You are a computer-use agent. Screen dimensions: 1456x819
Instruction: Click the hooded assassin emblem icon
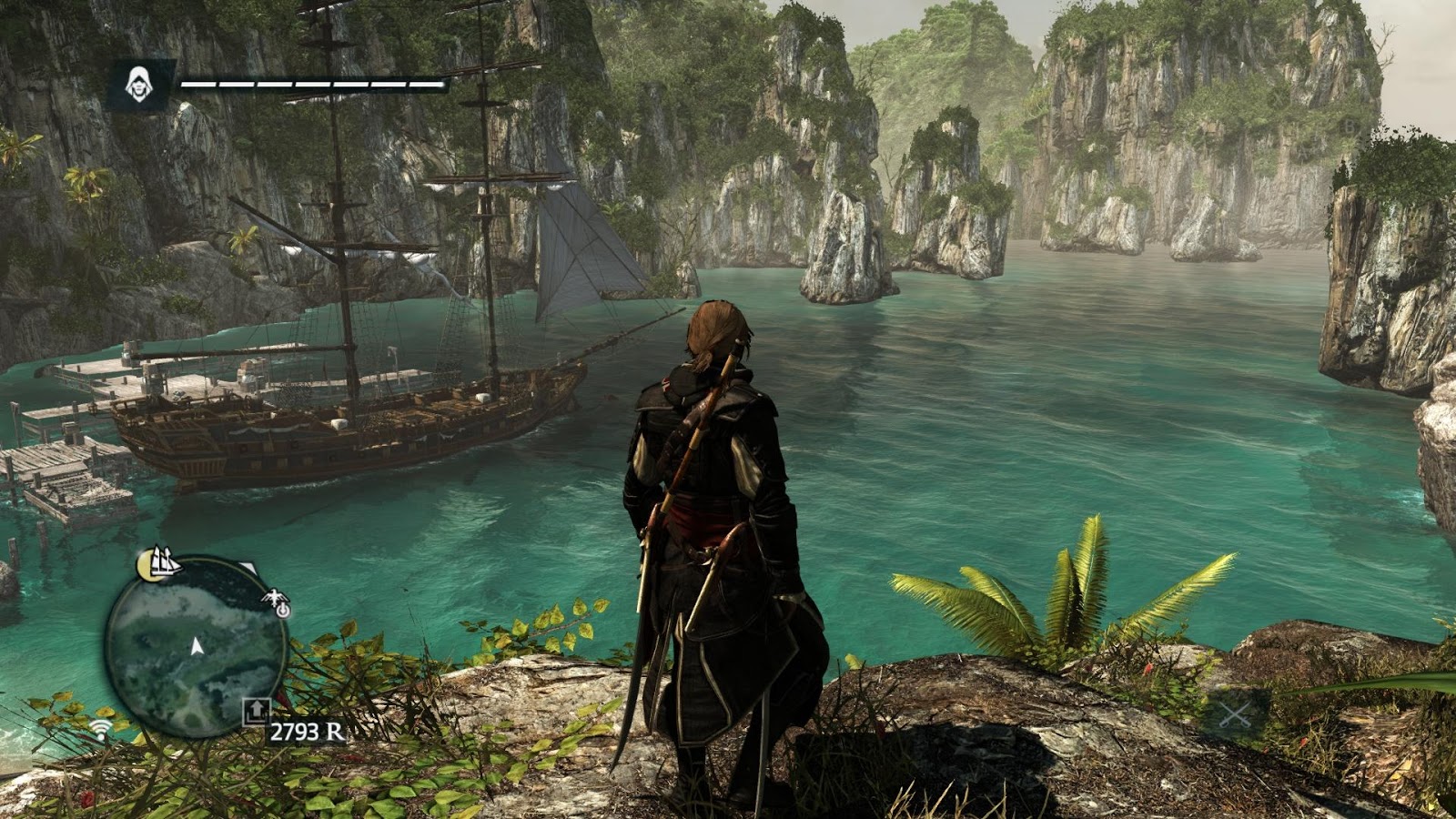(138, 85)
